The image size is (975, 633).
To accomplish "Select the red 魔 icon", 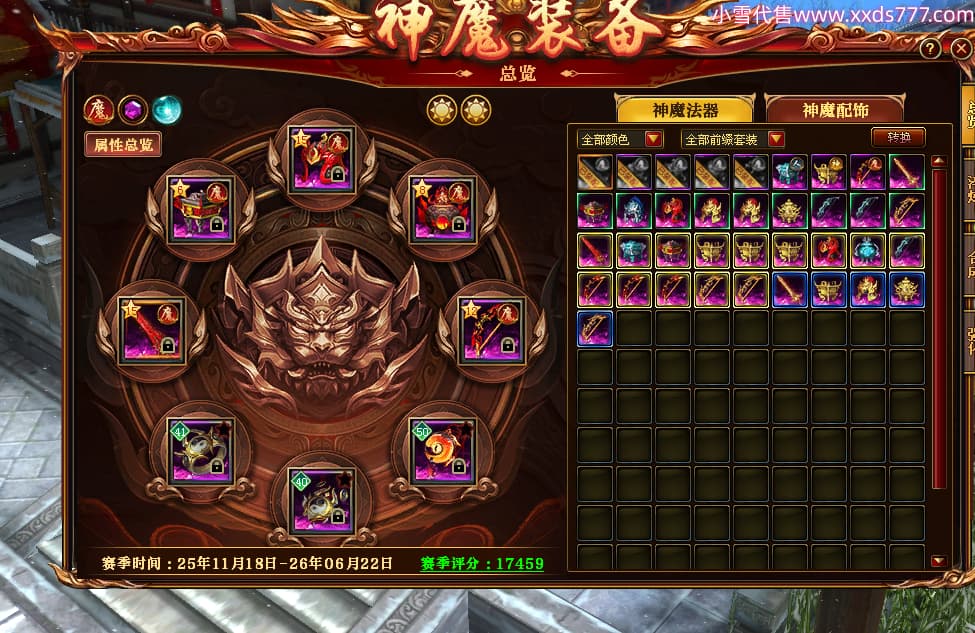I will [98, 109].
